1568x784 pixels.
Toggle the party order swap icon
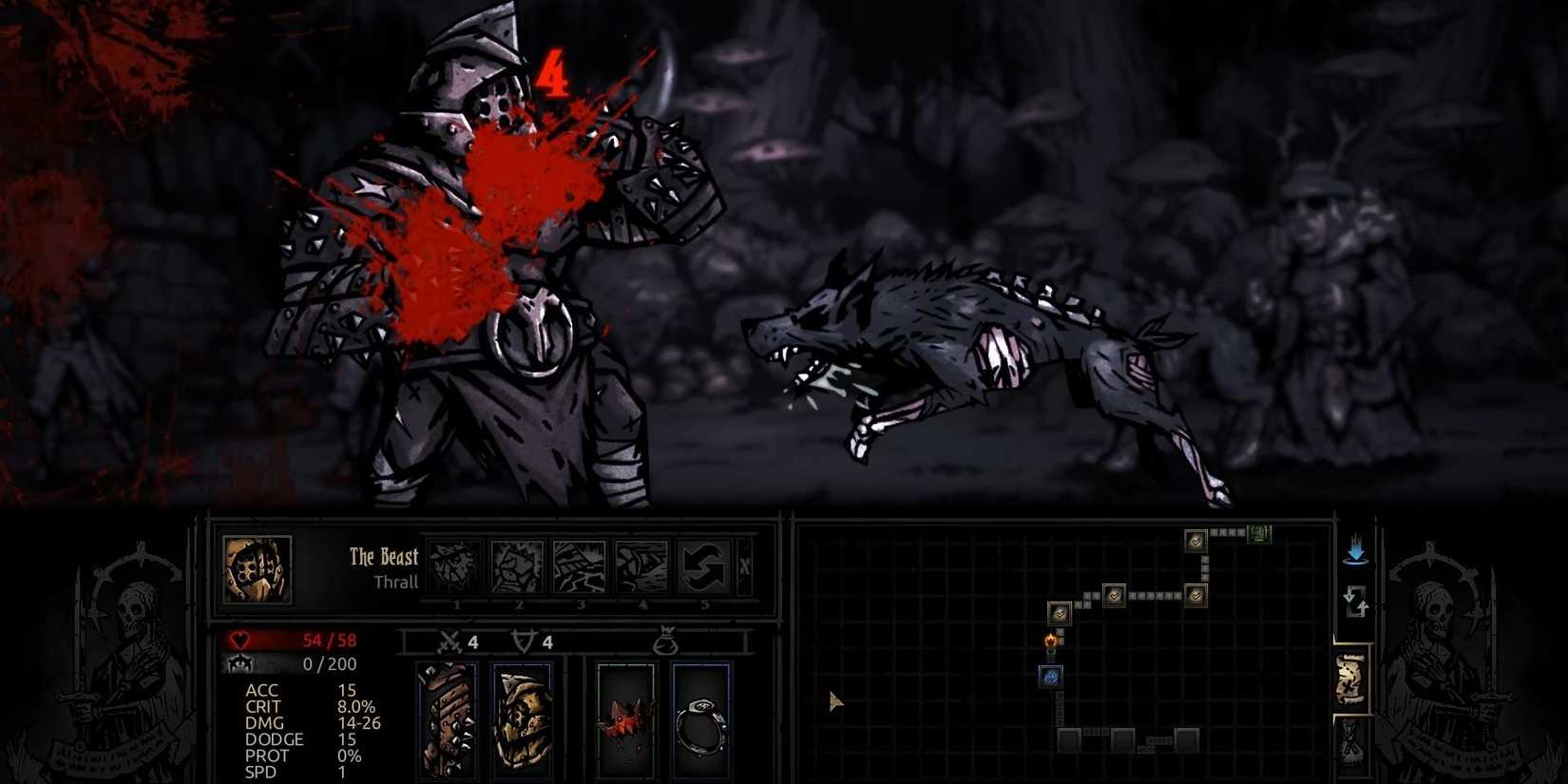[x=1355, y=599]
